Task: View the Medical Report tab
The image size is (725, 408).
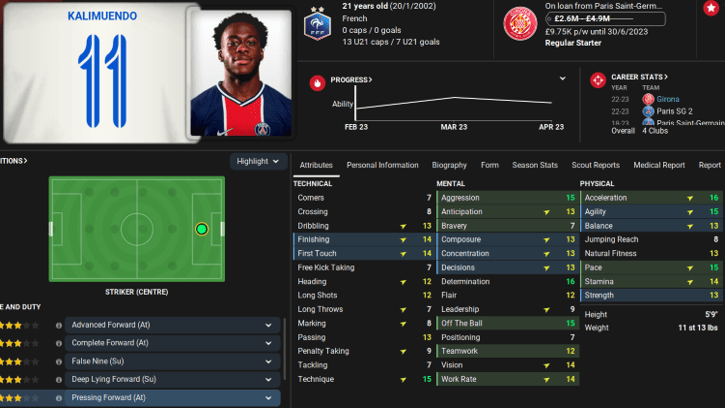Action: point(659,165)
